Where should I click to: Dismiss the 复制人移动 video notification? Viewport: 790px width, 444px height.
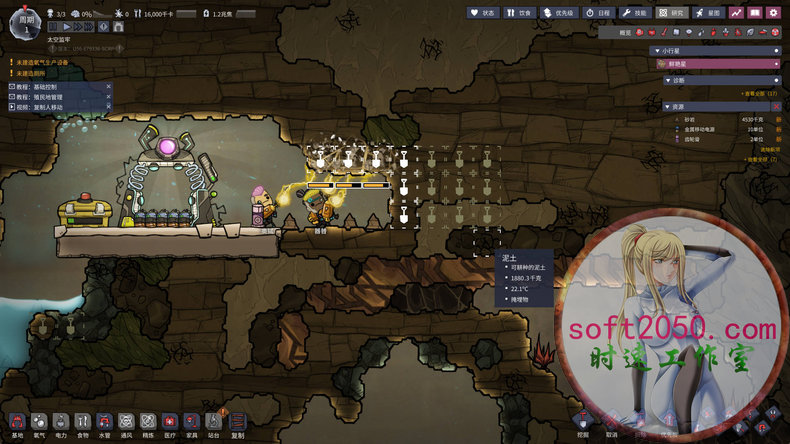tap(109, 106)
